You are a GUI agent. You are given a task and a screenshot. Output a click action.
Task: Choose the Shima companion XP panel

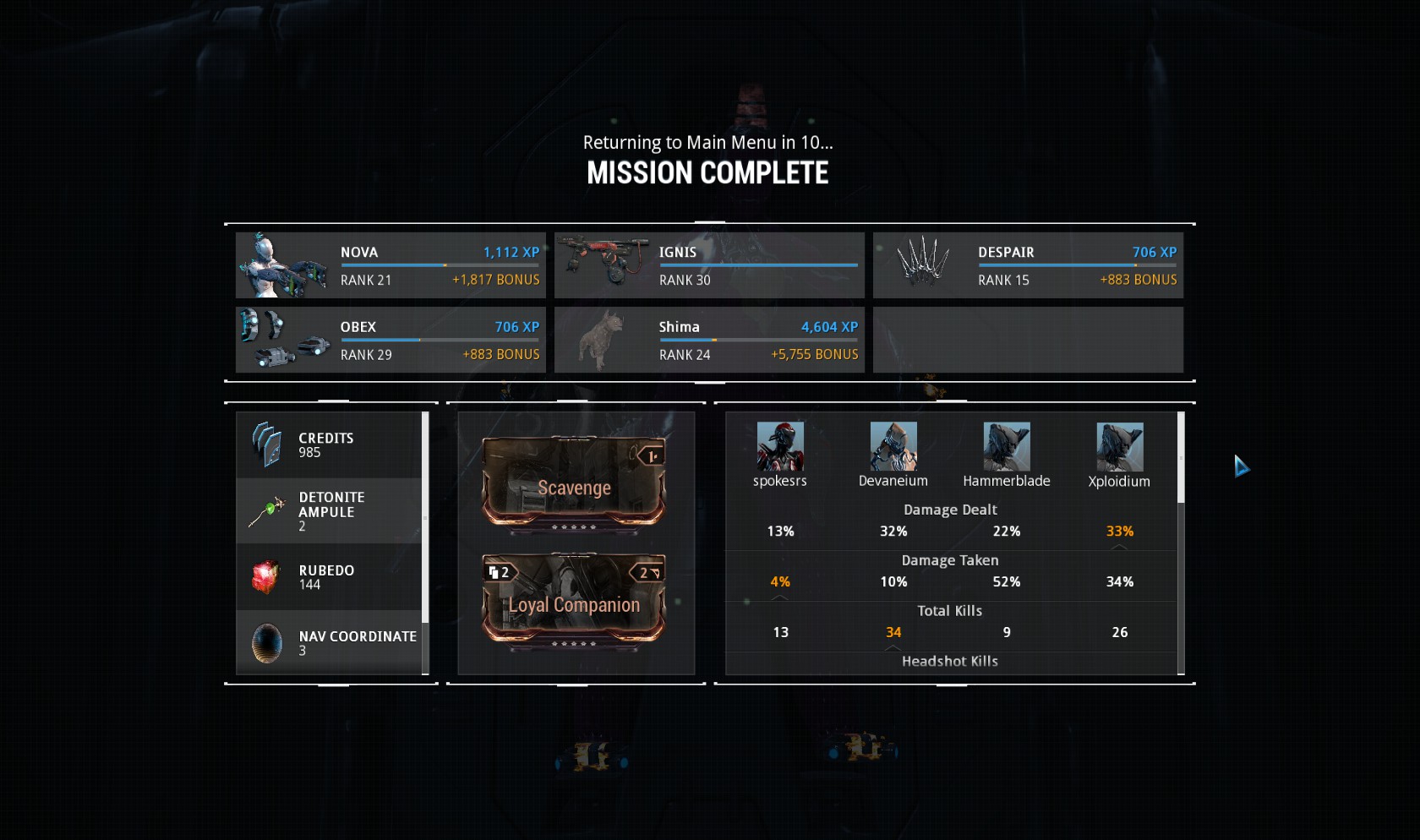tap(709, 340)
